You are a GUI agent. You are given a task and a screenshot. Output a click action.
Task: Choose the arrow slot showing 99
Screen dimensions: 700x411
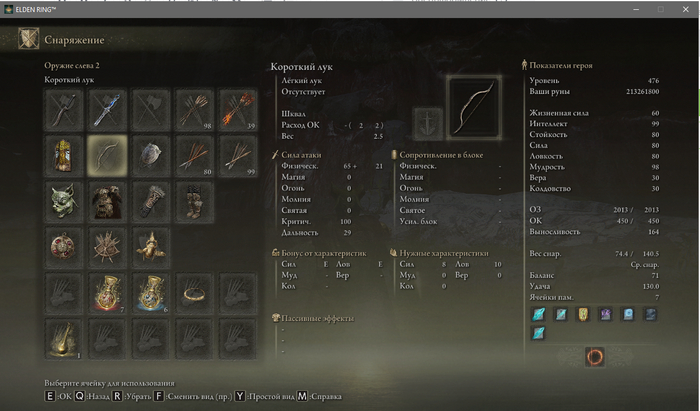238,155
